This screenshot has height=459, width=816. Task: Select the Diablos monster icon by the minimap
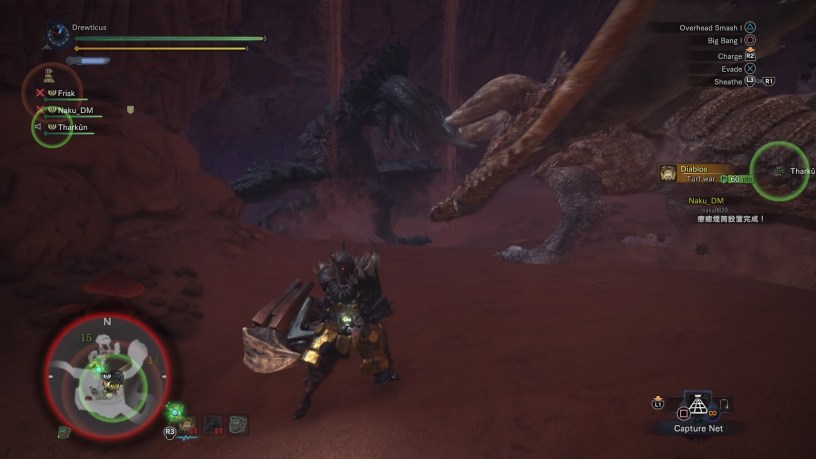coord(188,425)
